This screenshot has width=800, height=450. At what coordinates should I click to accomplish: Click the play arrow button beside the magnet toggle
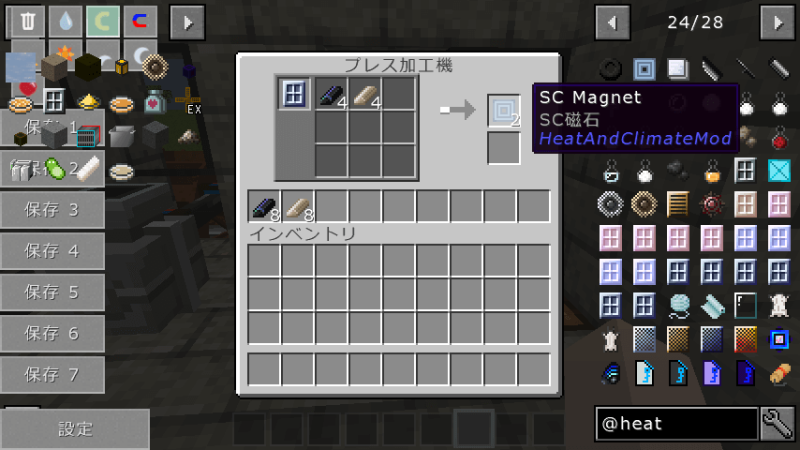click(185, 20)
